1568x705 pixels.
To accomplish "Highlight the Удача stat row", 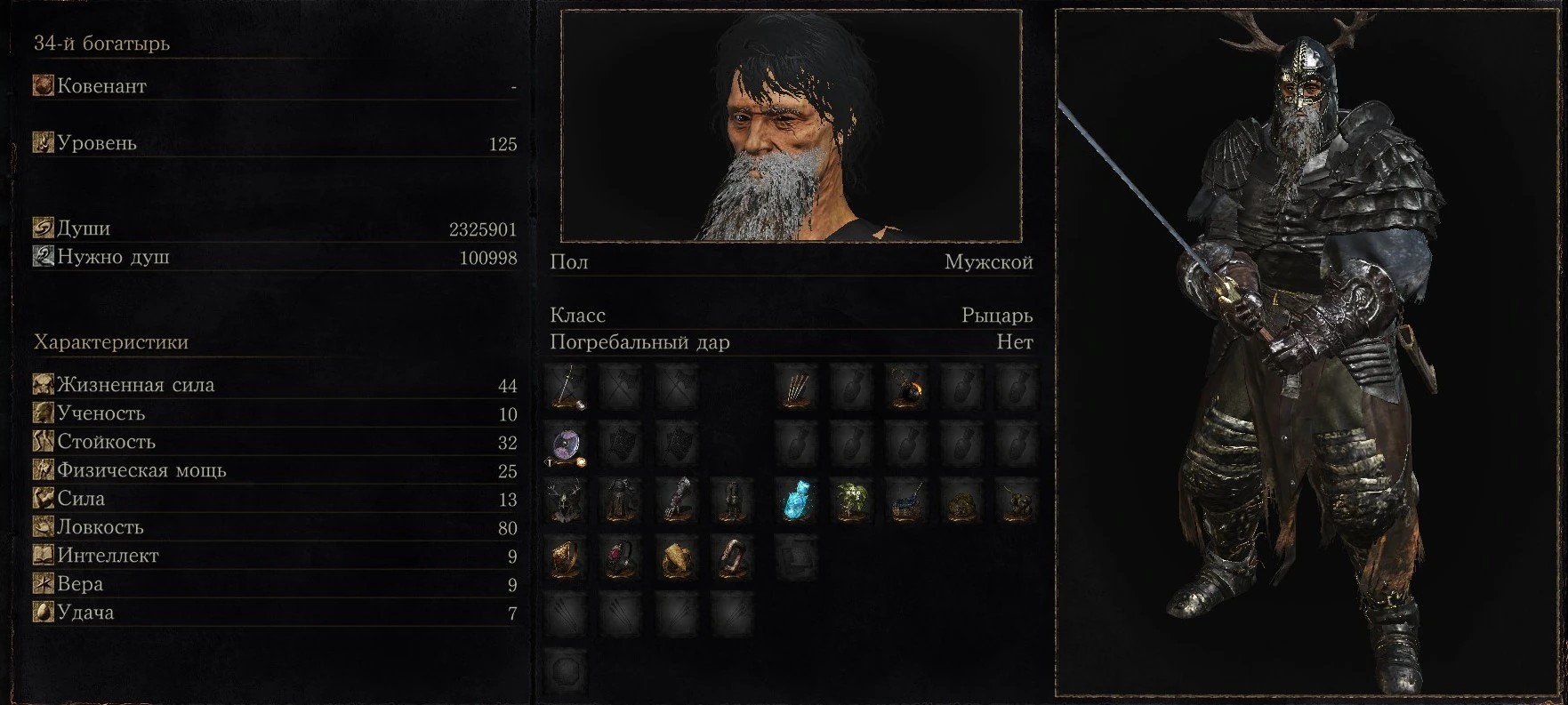I will (274, 613).
